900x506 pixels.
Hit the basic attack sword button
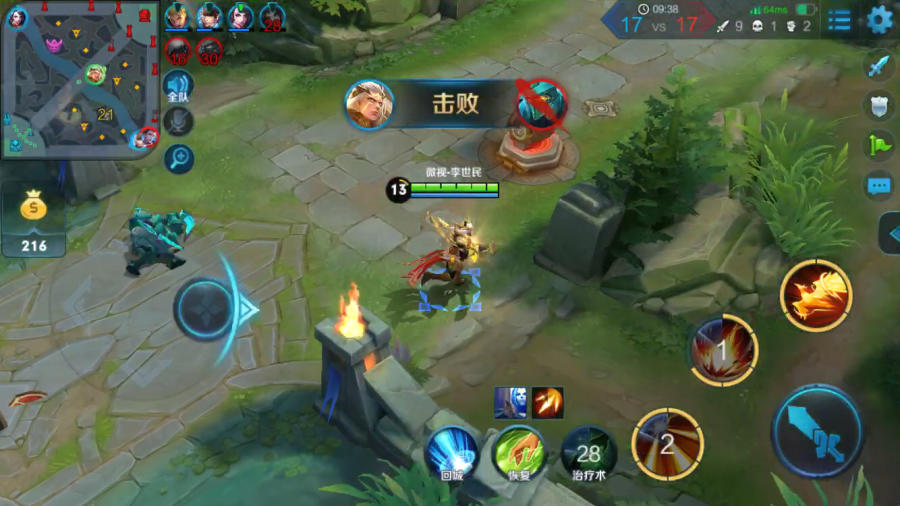[817, 432]
